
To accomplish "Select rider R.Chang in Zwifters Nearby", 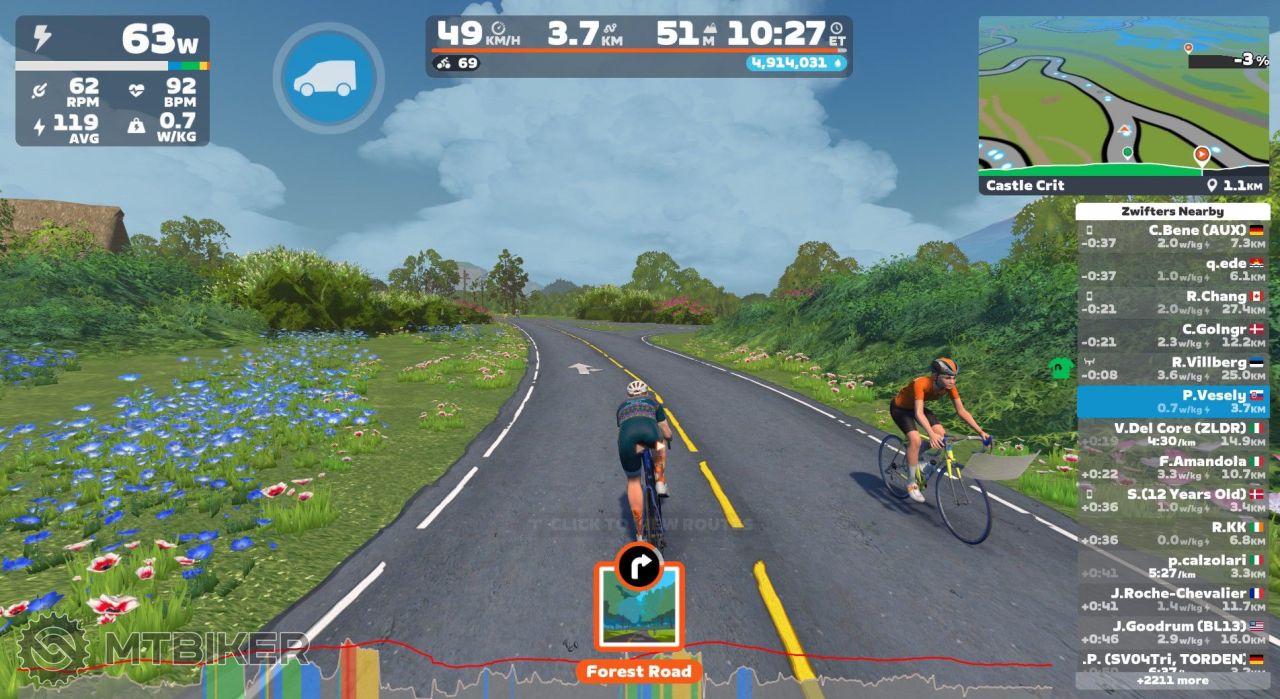I will click(1172, 303).
